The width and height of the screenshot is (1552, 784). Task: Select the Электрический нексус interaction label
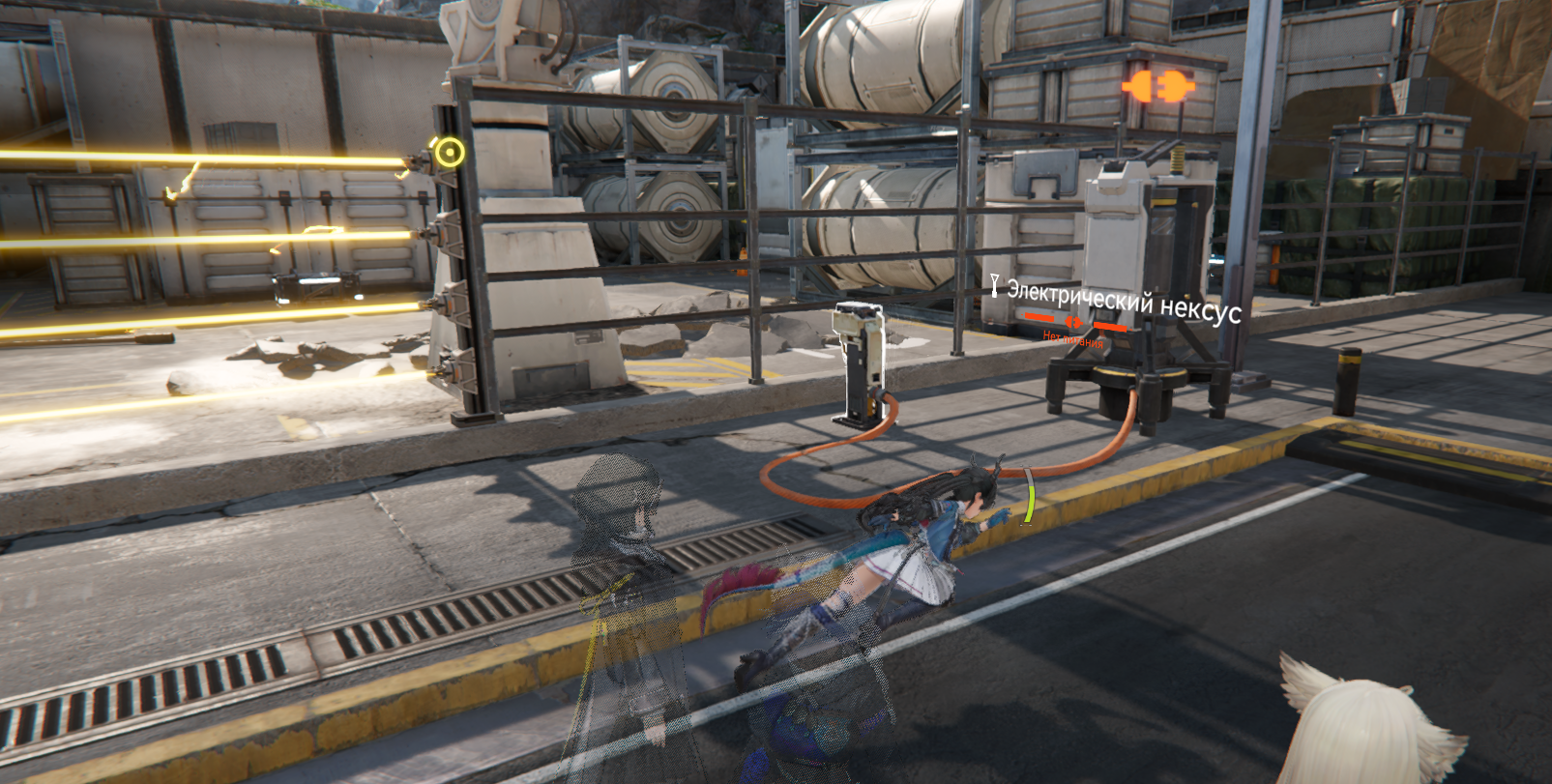[x=1122, y=300]
